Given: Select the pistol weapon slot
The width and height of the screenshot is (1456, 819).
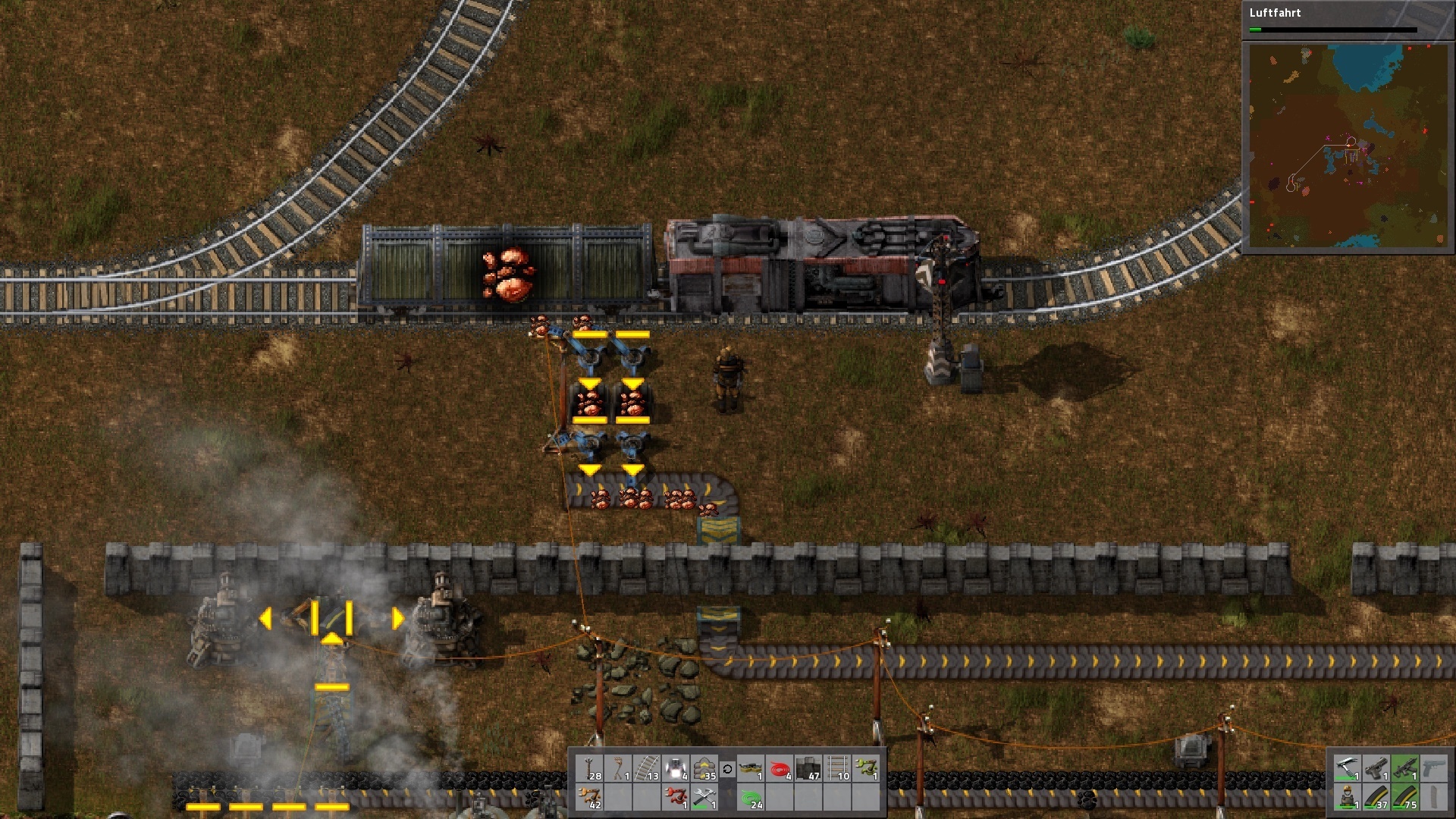Looking at the screenshot, I should pyautogui.click(x=1376, y=769).
